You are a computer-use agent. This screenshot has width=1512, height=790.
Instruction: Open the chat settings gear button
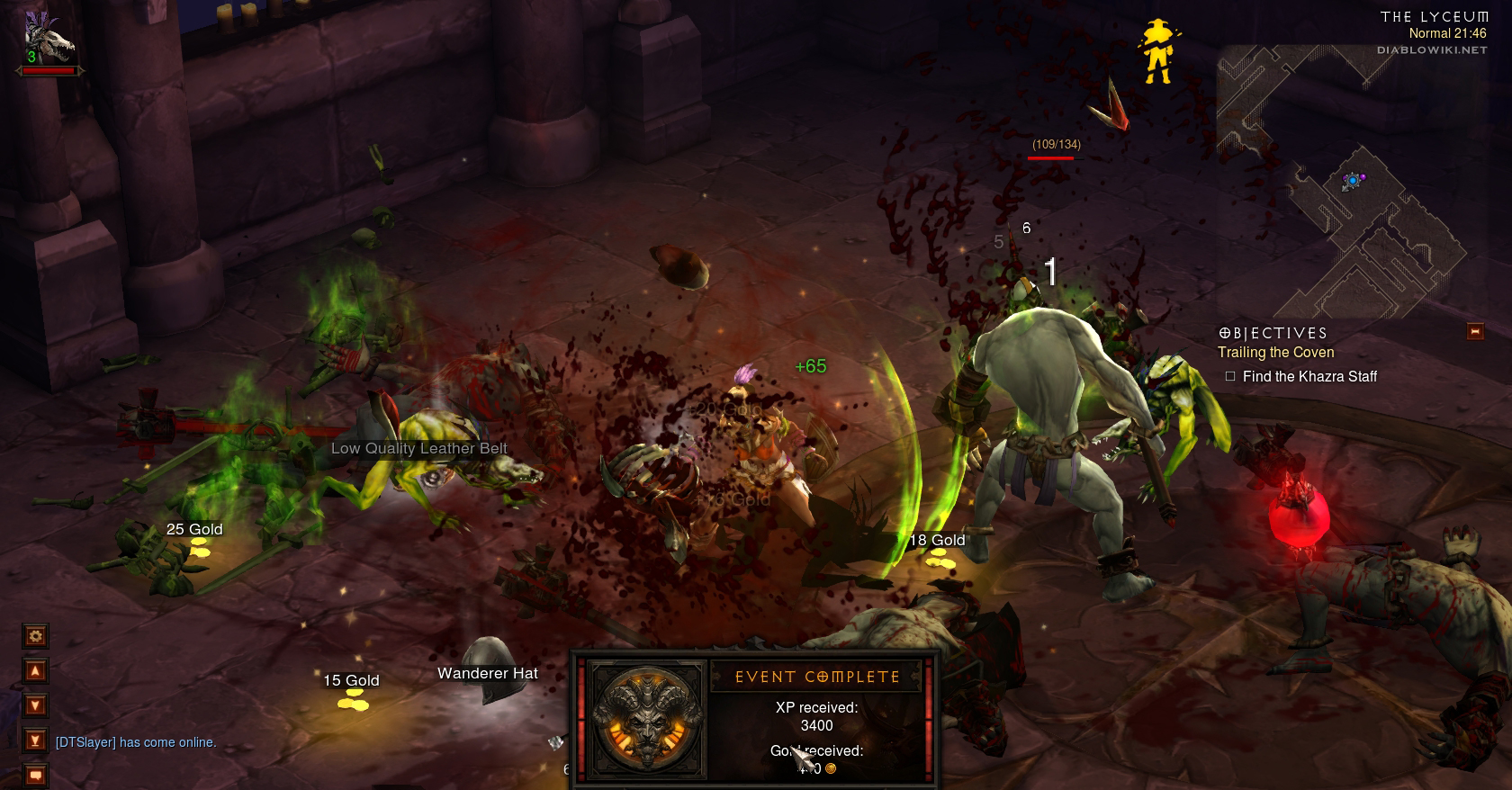pyautogui.click(x=35, y=636)
